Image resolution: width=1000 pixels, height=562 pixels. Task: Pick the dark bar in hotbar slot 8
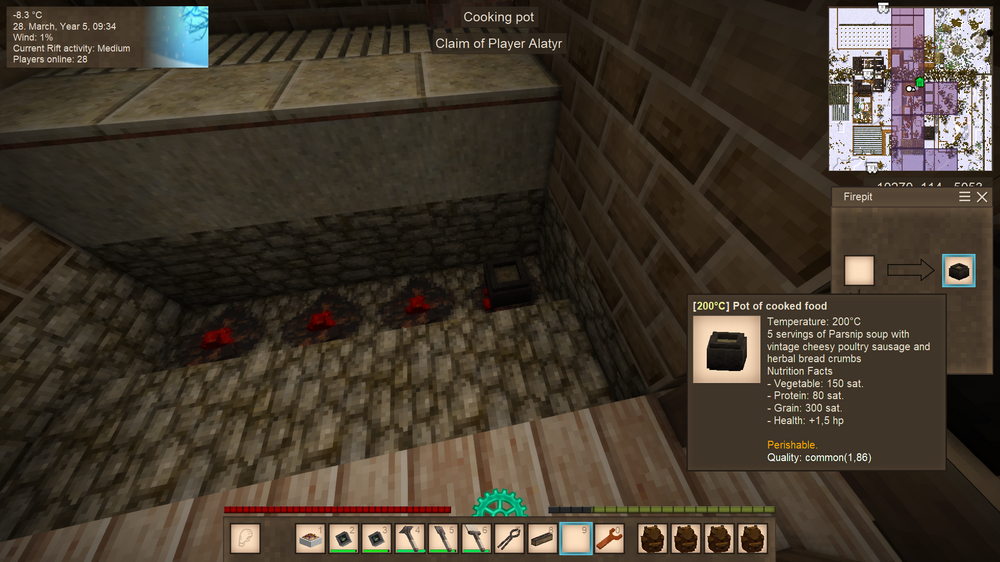[542, 539]
